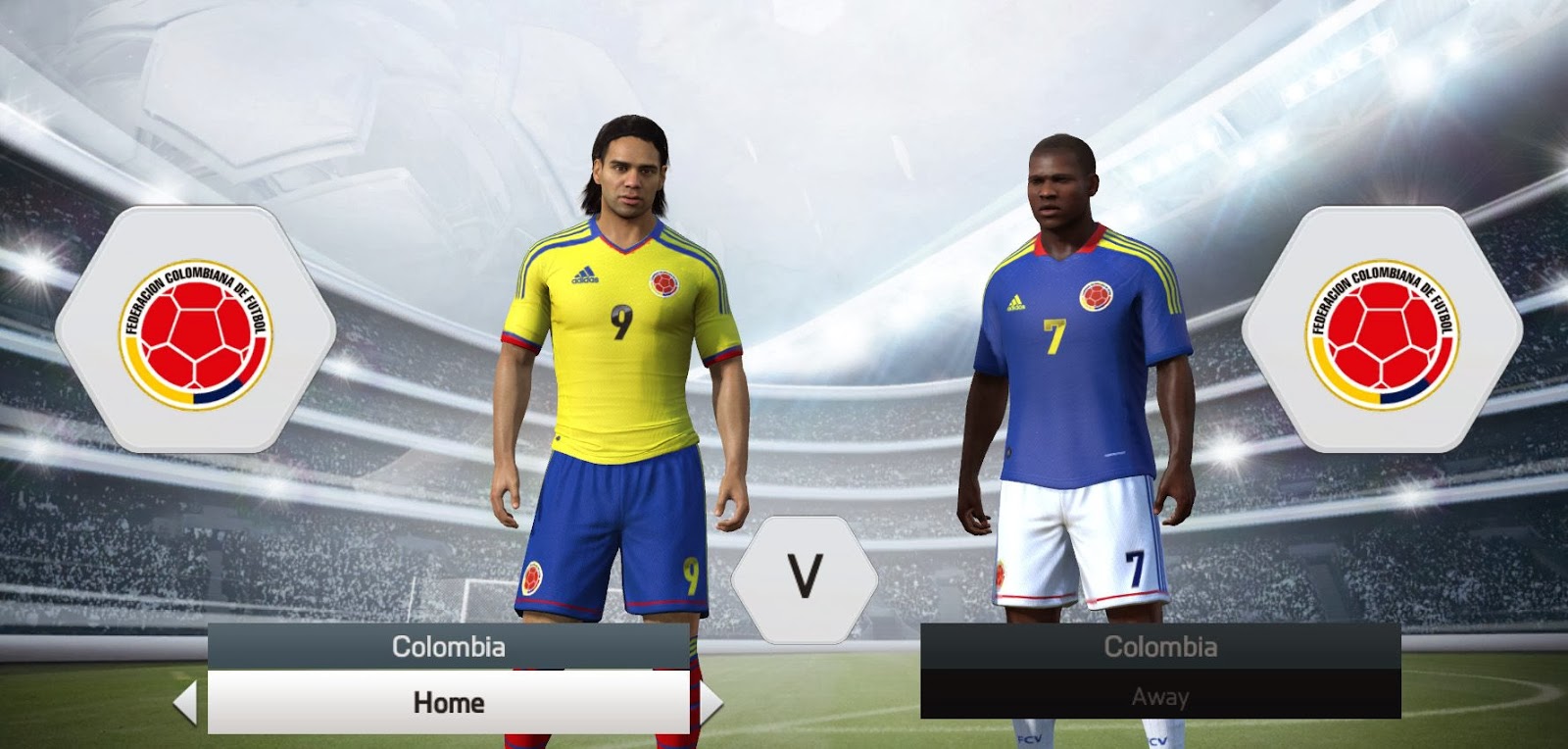1568x749 pixels.
Task: Click the Colombia badge on the yellow shirt
Action: [662, 283]
